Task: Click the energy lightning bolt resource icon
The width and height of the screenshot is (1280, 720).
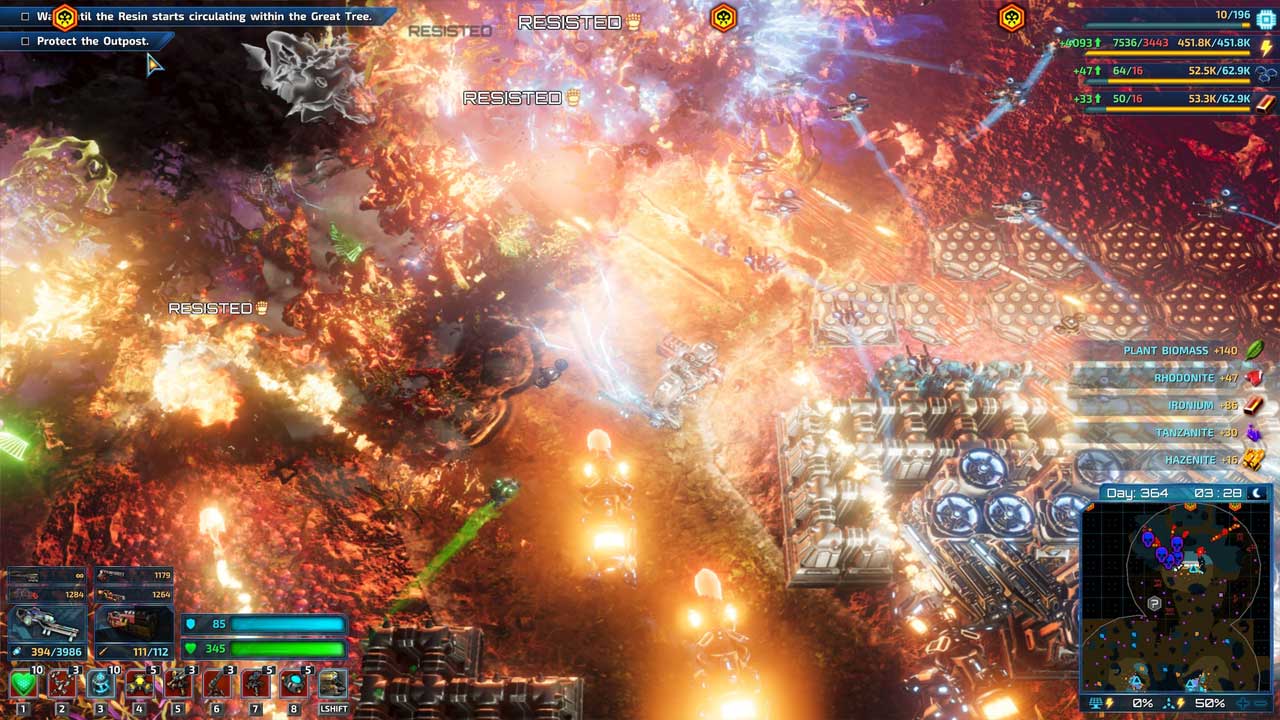Action: pos(1266,46)
